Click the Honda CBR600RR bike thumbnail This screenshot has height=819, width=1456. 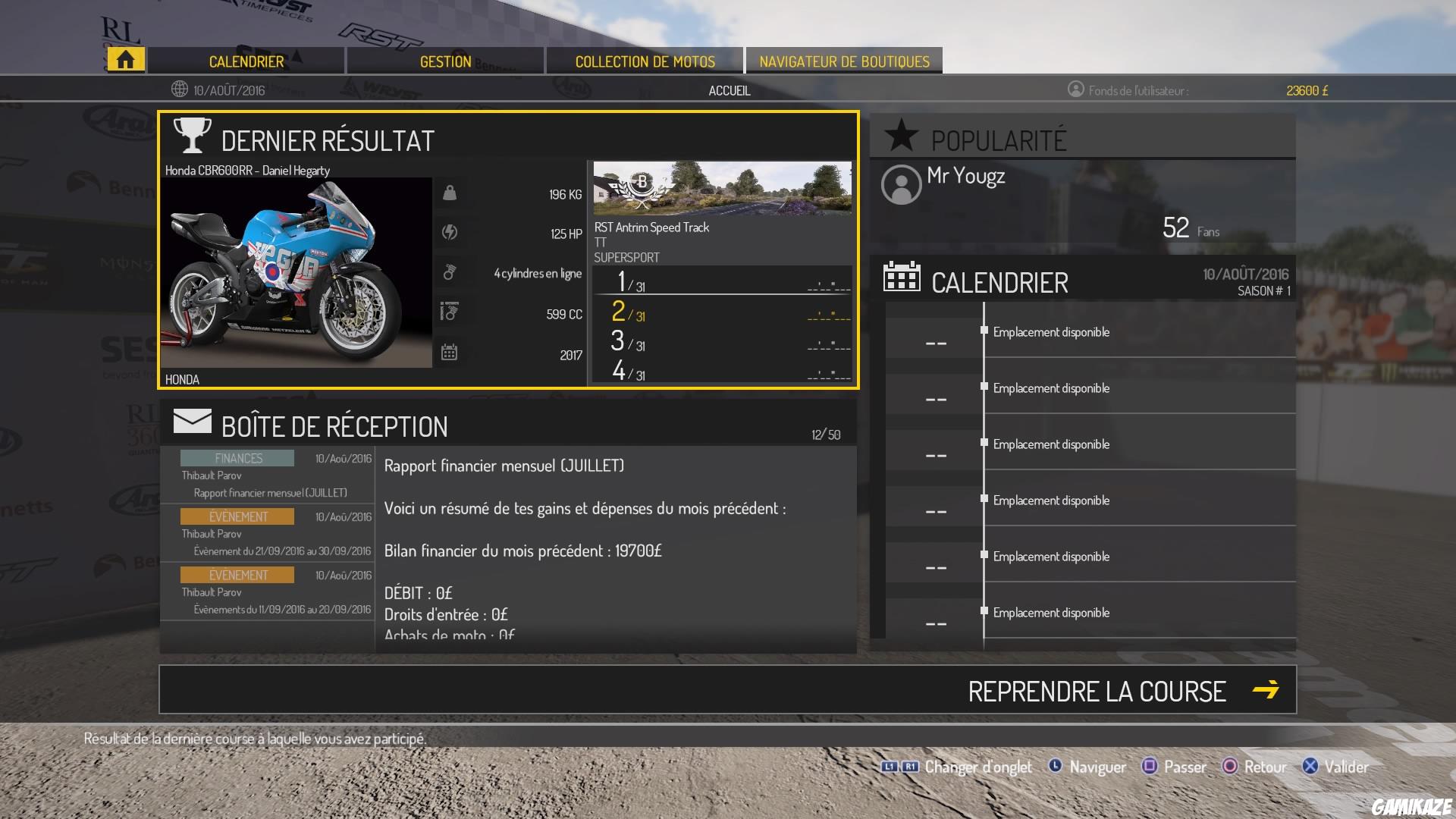(x=296, y=273)
